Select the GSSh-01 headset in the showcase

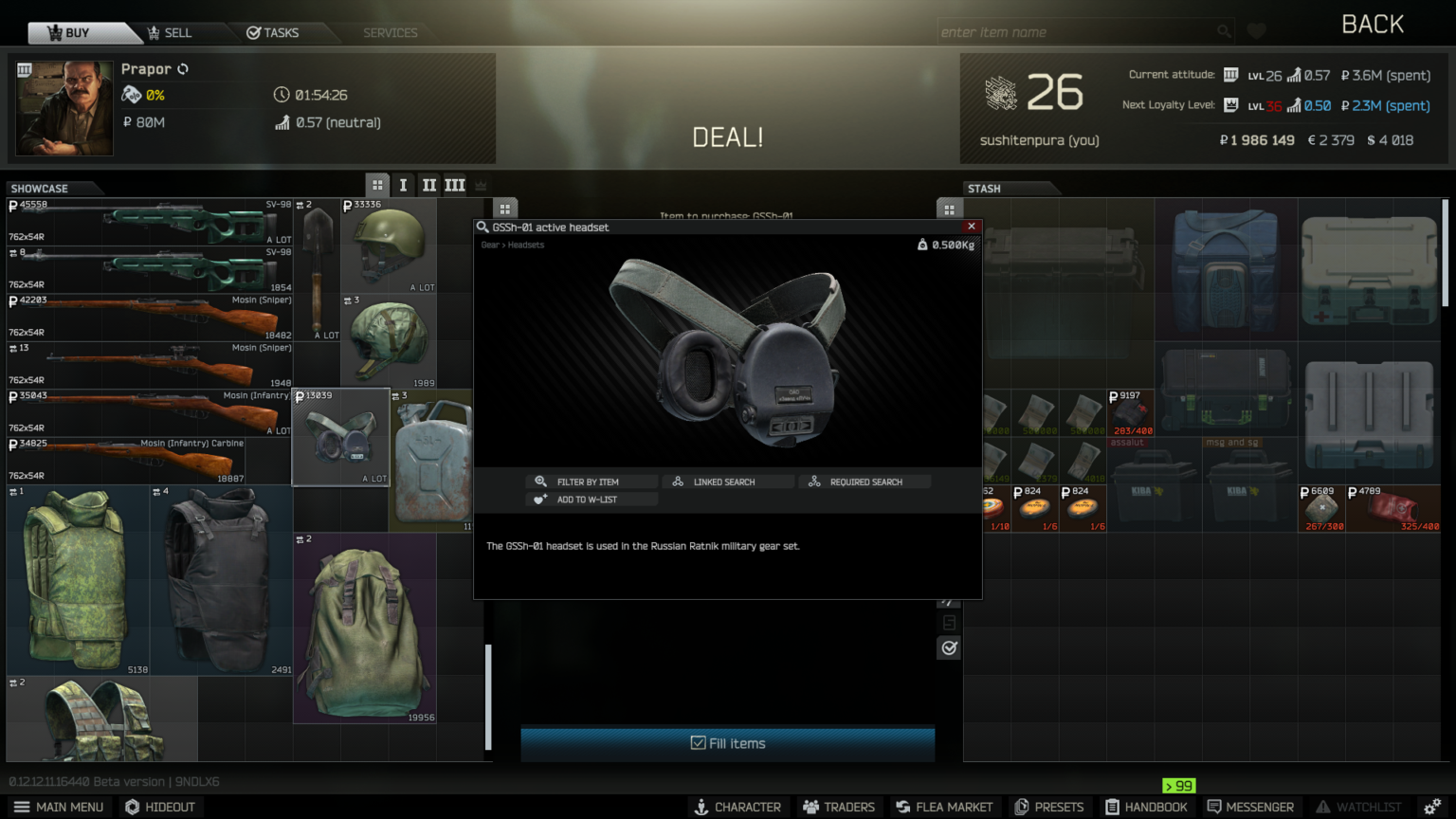coord(341,436)
